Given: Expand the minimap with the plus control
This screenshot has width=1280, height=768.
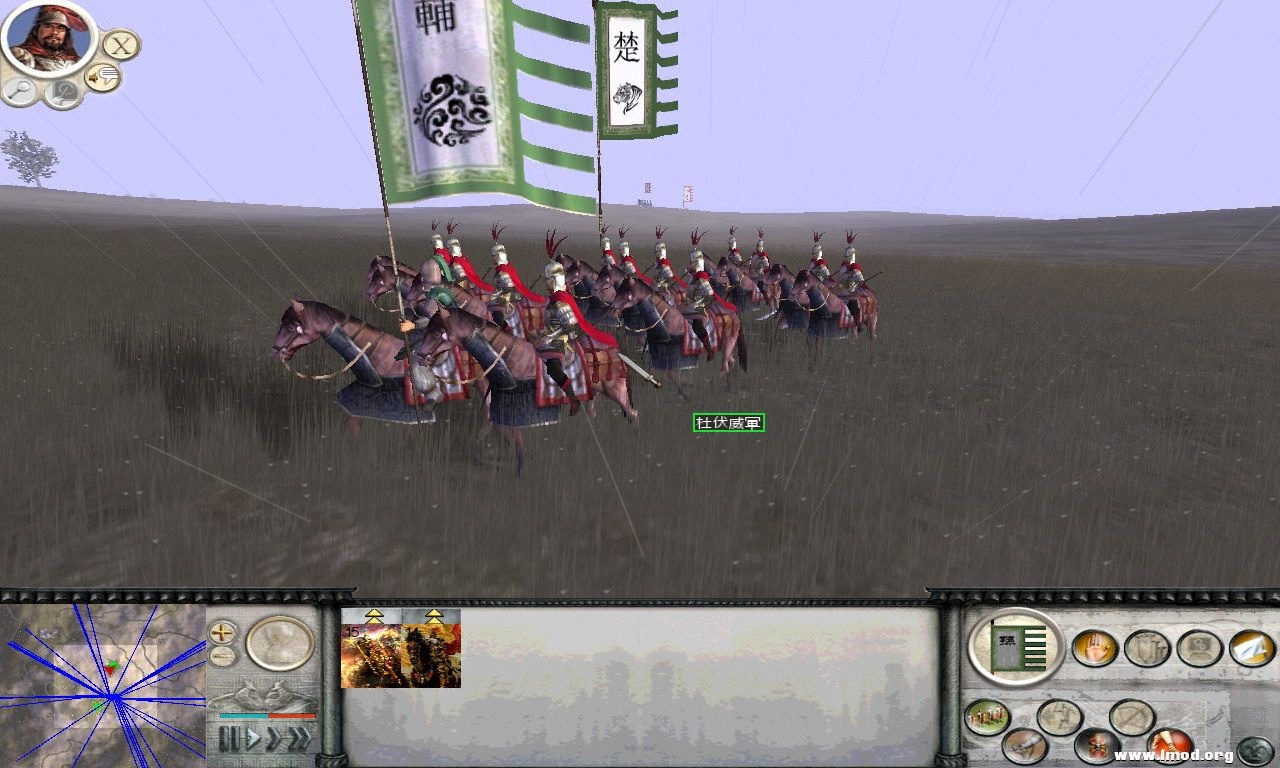Looking at the screenshot, I should click(x=222, y=634).
